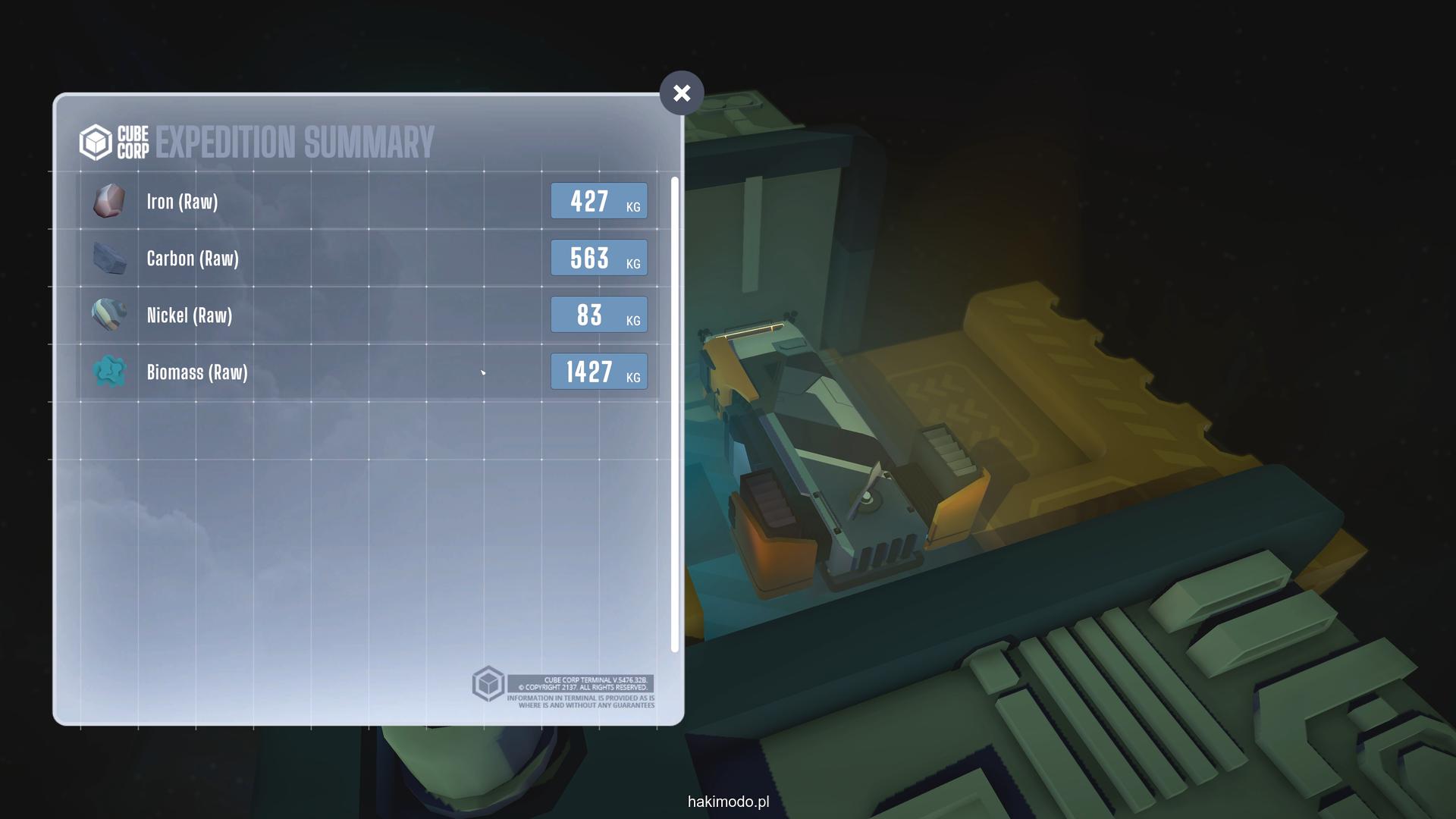Viewport: 1456px width, 819px height.
Task: Close the Expedition Summary panel
Action: (681, 93)
